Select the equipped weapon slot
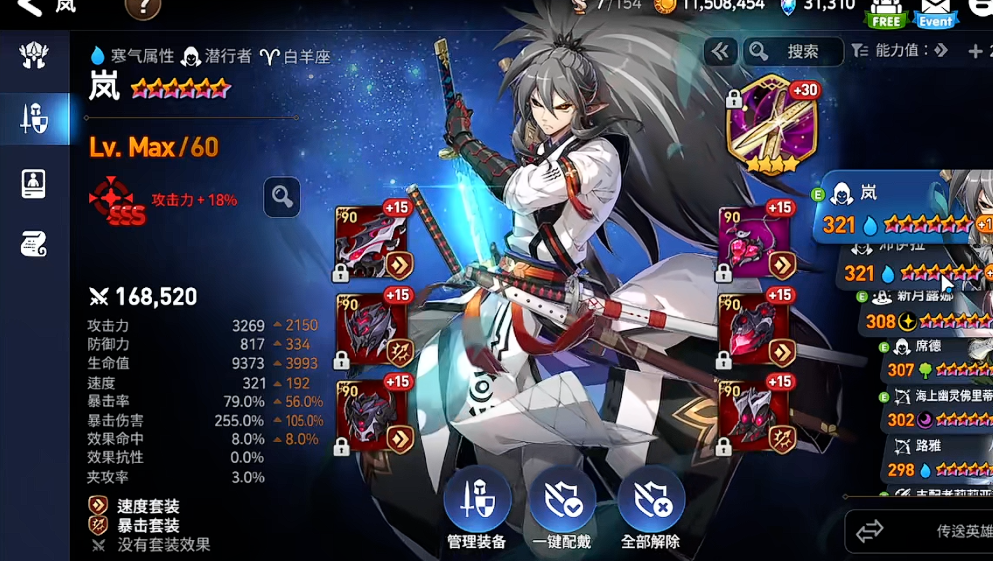Screen dimensions: 993x561 pyautogui.click(x=372, y=243)
